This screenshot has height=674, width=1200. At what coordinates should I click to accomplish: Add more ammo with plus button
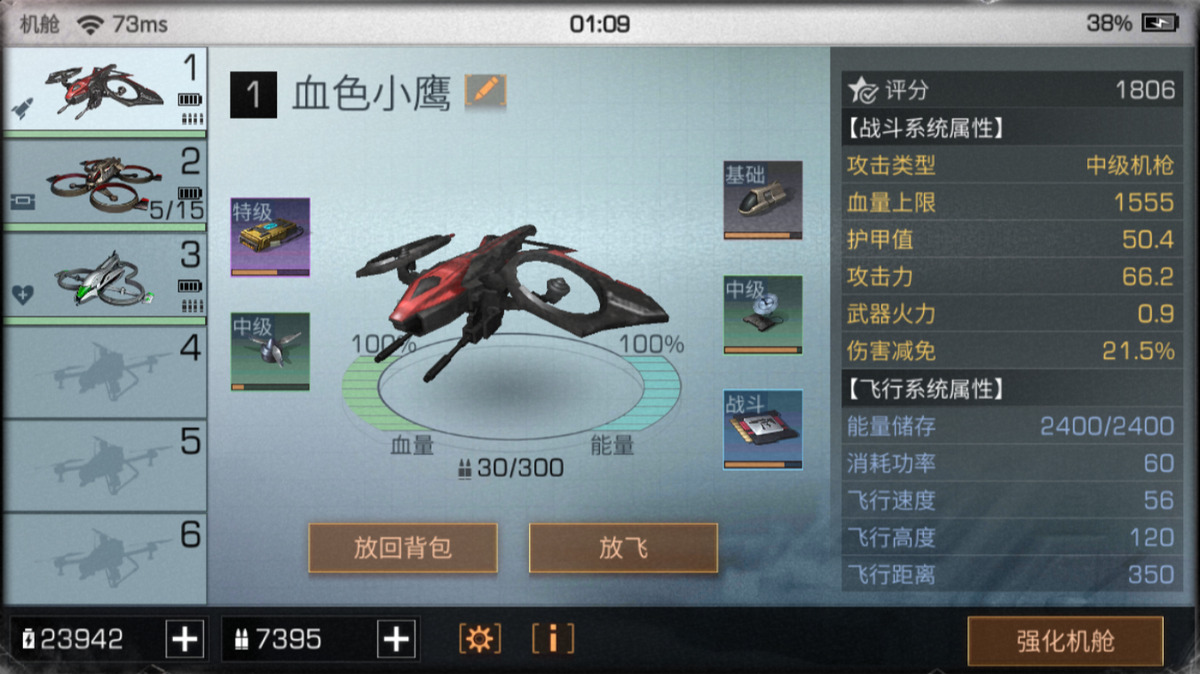coord(397,639)
